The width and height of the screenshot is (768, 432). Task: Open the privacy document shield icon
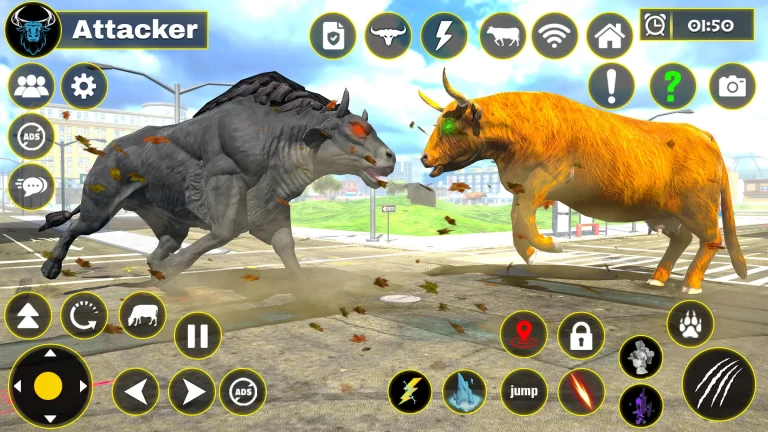332,36
